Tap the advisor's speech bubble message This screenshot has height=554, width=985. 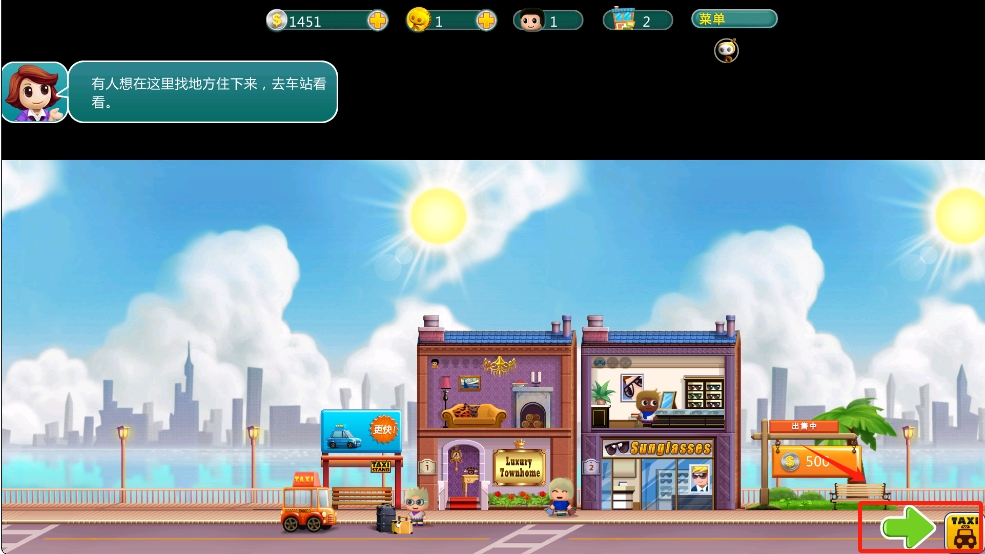(202, 92)
